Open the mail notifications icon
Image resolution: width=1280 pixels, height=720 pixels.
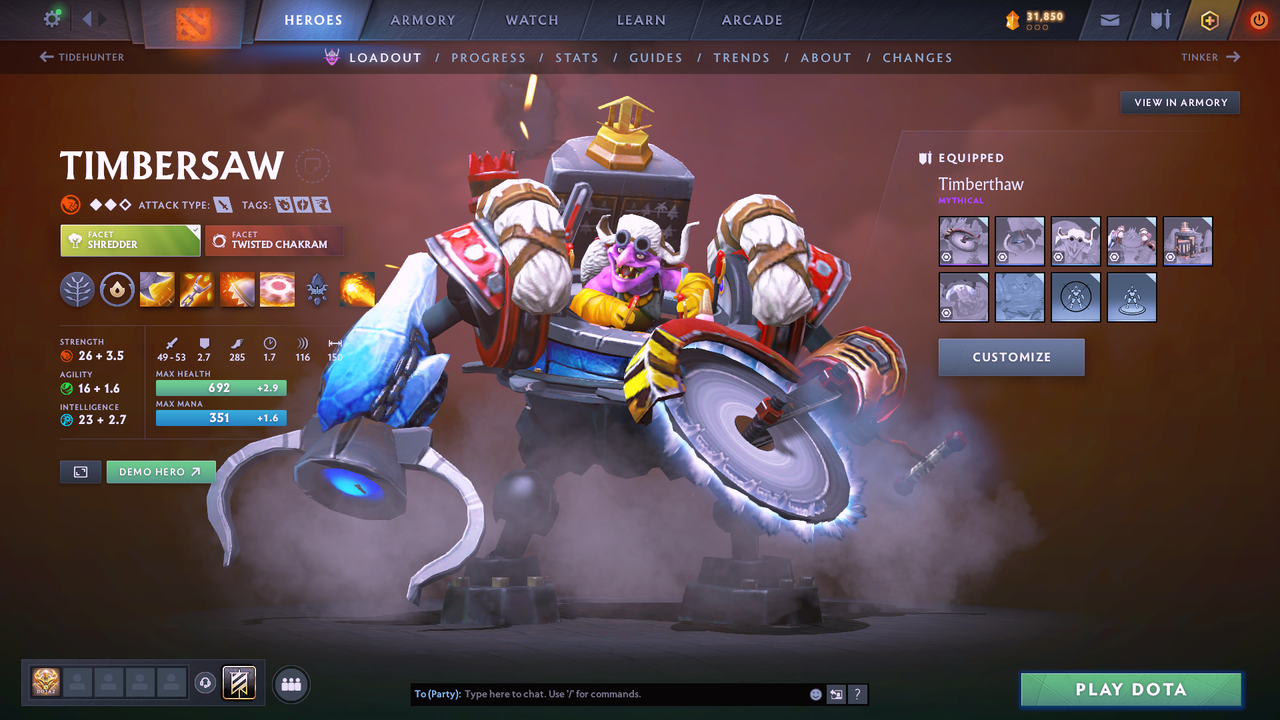click(1108, 20)
